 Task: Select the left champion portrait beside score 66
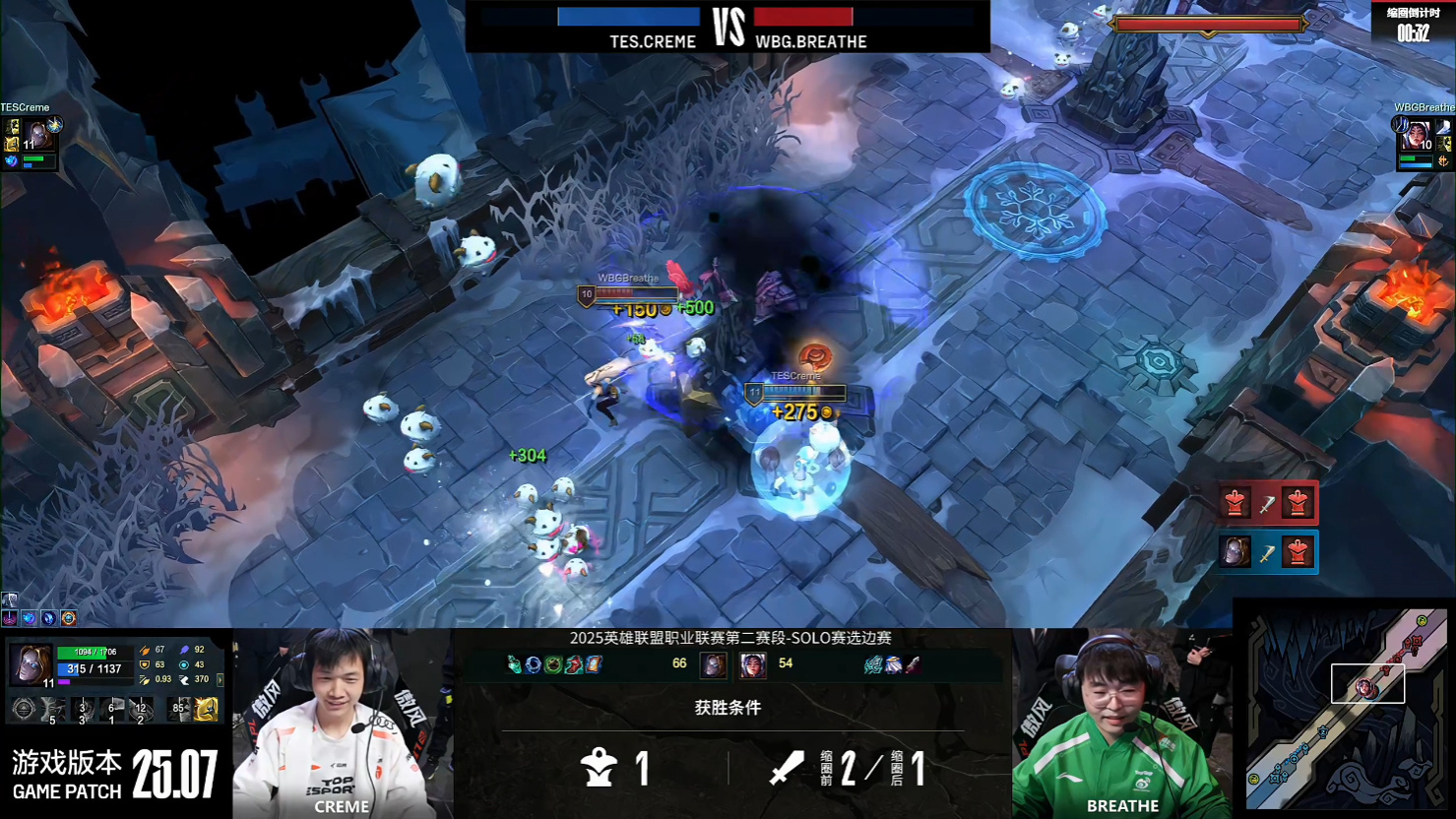(x=714, y=665)
